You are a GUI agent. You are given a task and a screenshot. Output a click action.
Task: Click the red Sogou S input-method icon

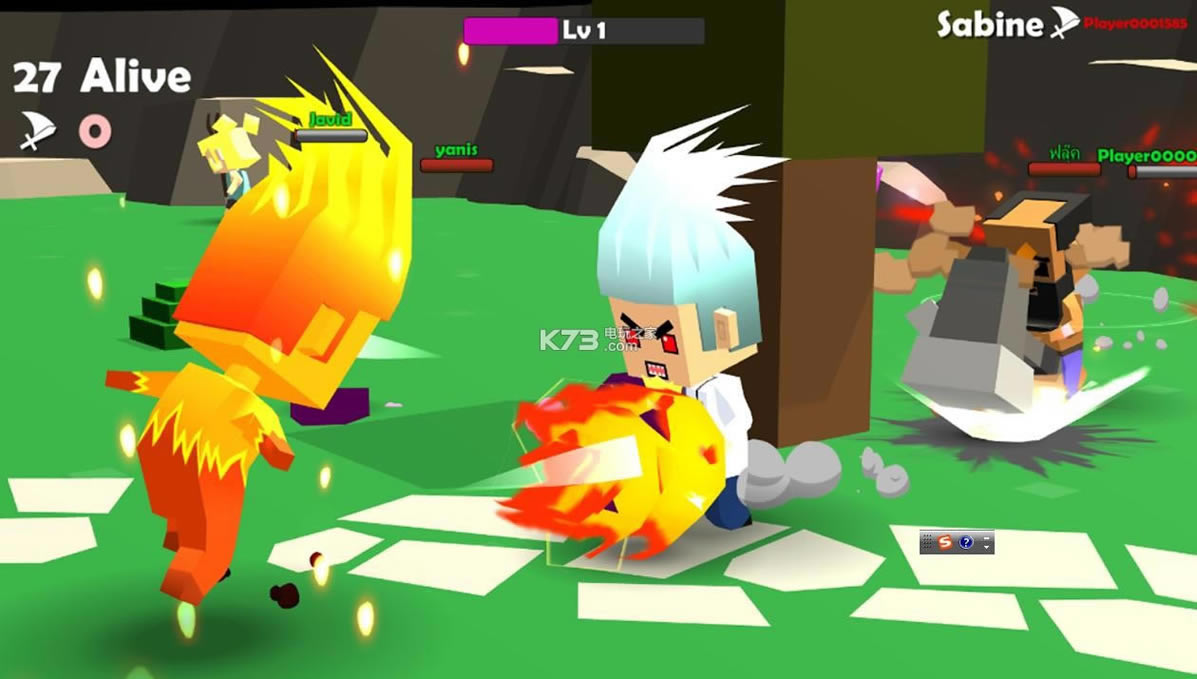(945, 542)
